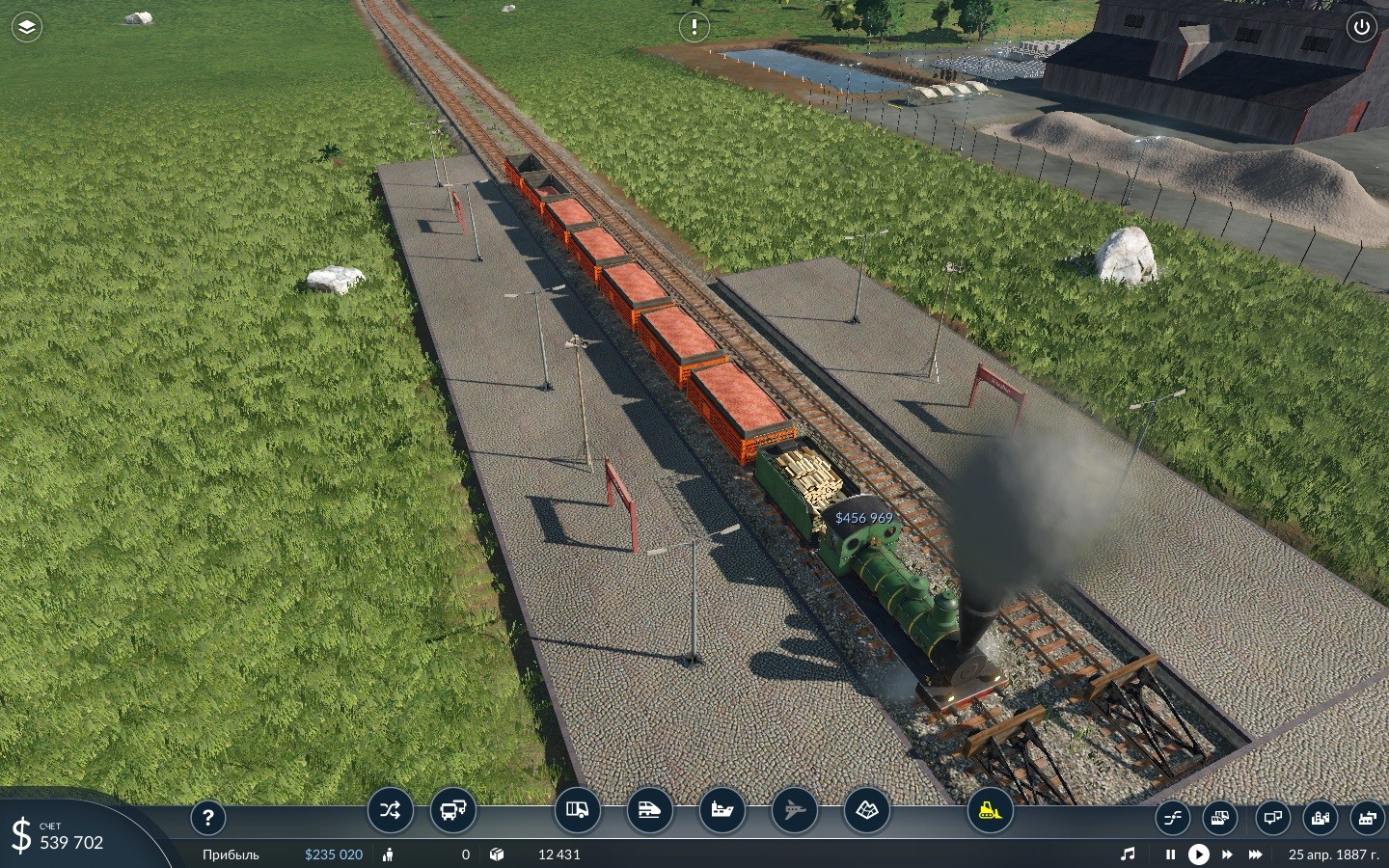This screenshot has height=868, width=1389.
Task: Open the account balance finance panel
Action: click(x=58, y=835)
